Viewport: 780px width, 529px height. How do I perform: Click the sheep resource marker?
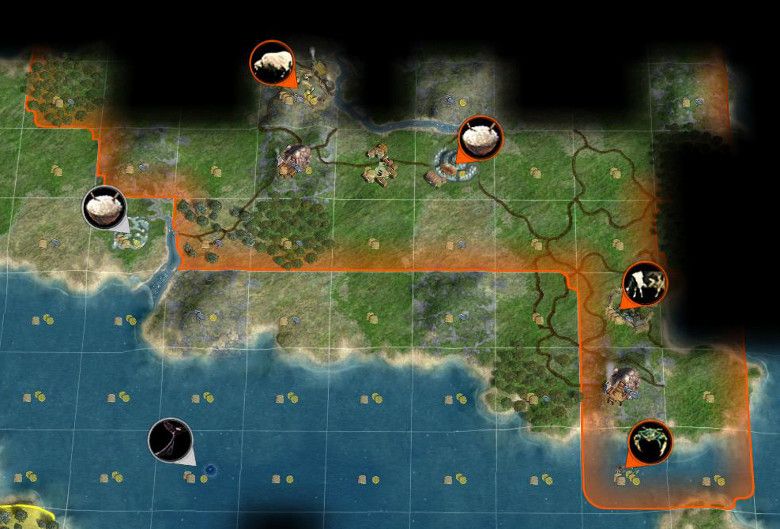pos(271,63)
